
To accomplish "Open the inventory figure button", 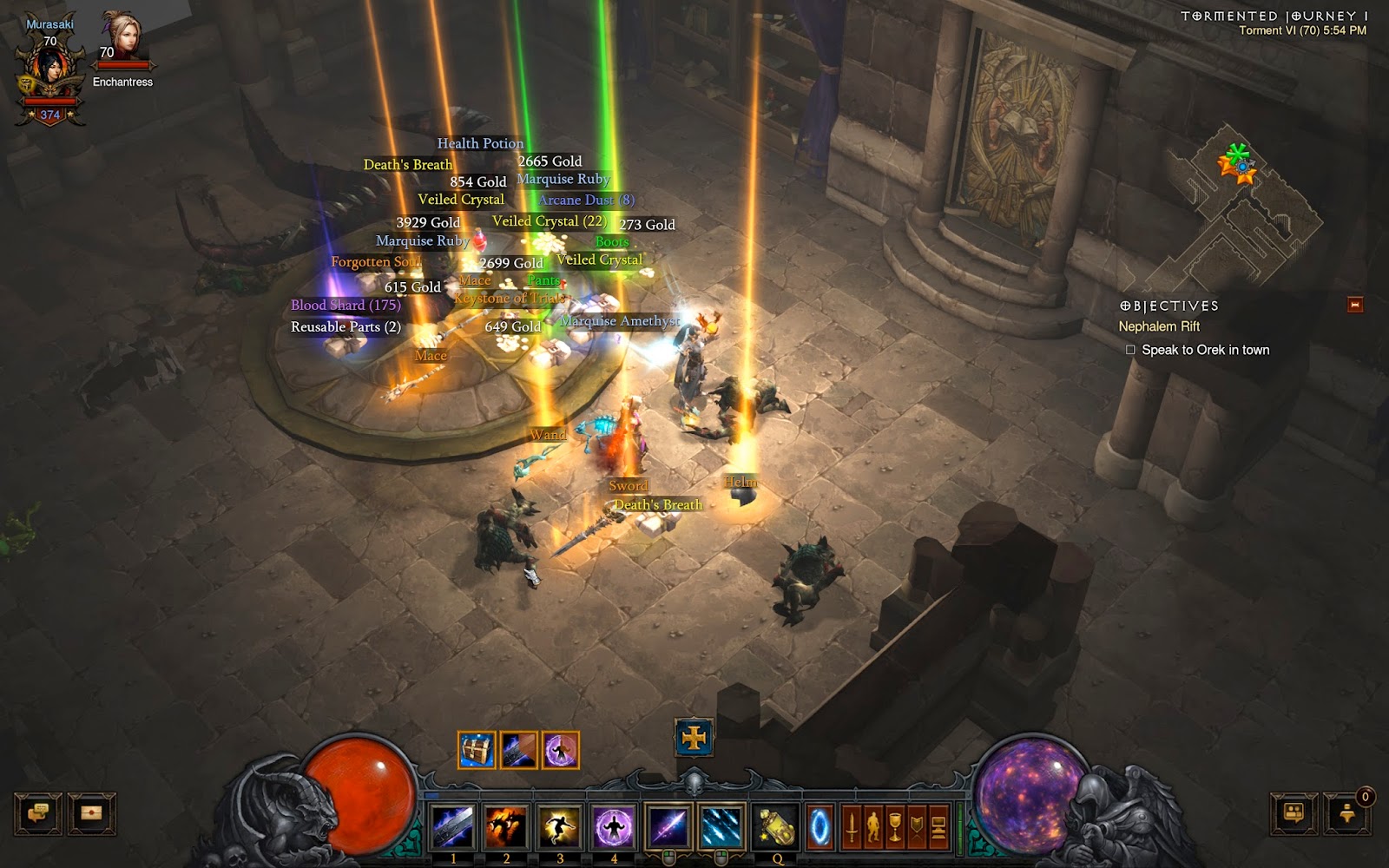I will [873, 827].
